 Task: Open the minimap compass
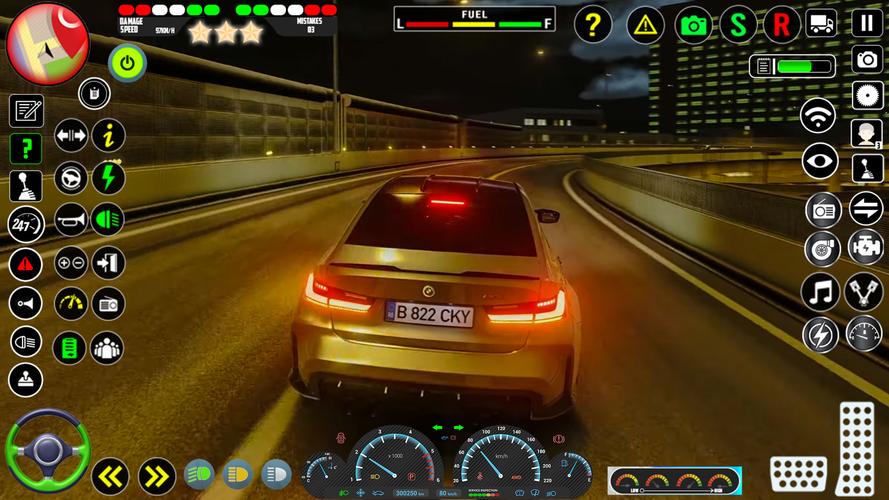(47, 42)
